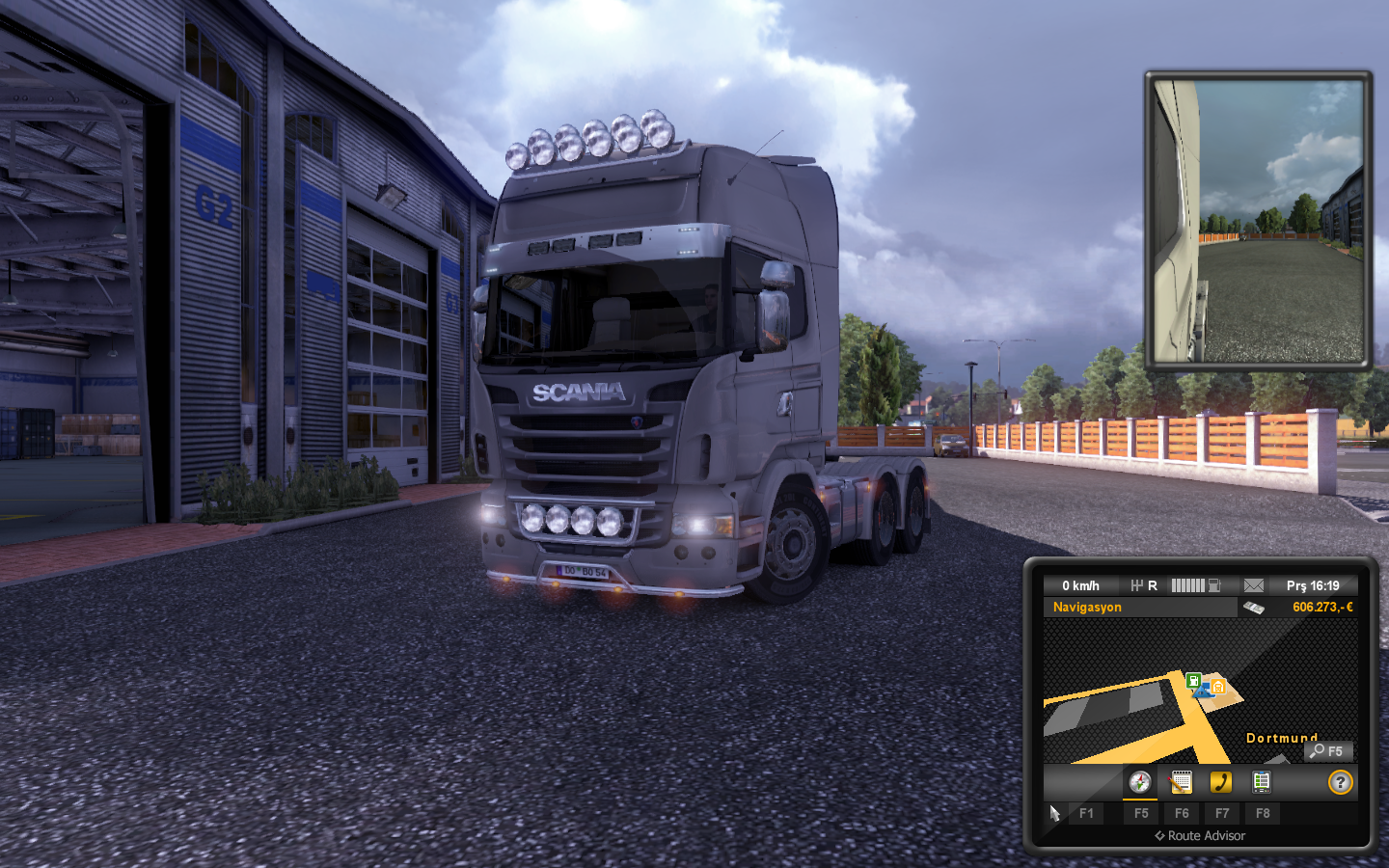Select the green fuel station map marker
Viewport: 1389px width, 868px height.
[1193, 681]
